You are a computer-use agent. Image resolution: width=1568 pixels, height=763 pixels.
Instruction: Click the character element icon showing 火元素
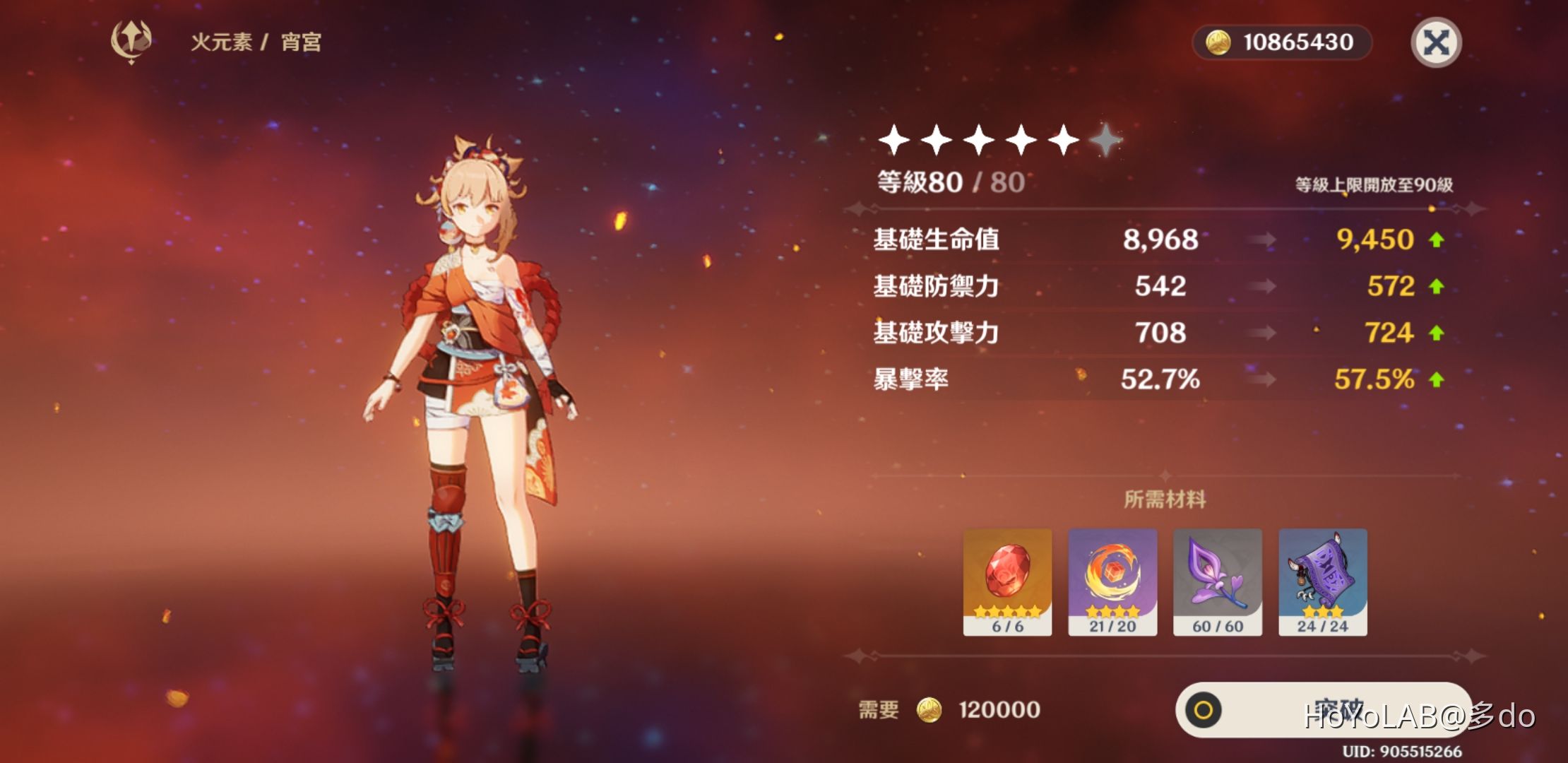[131, 42]
